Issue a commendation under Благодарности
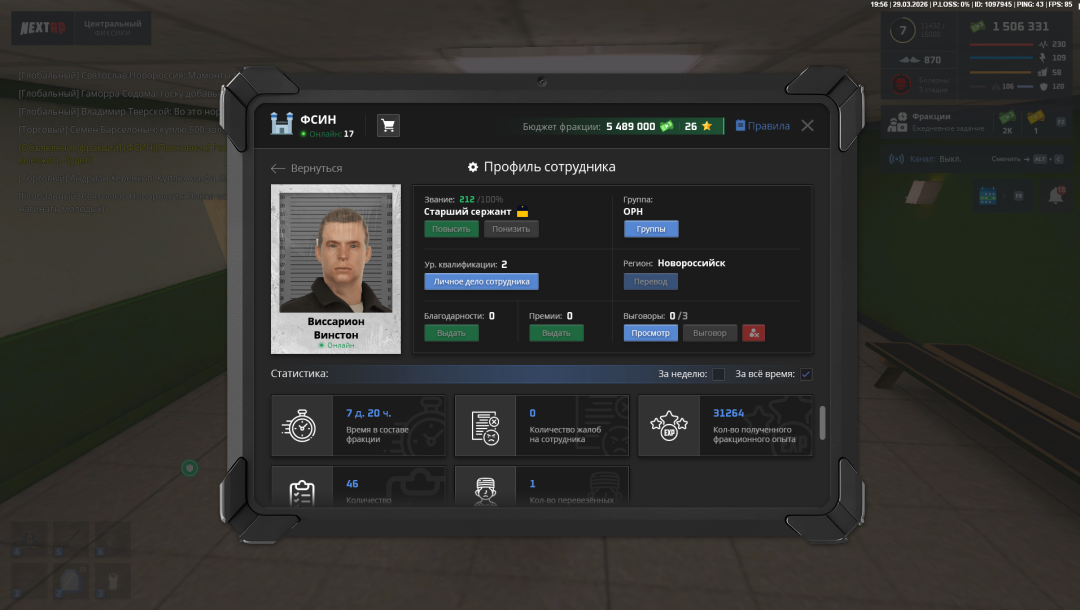1080x610 pixels. [x=451, y=333]
